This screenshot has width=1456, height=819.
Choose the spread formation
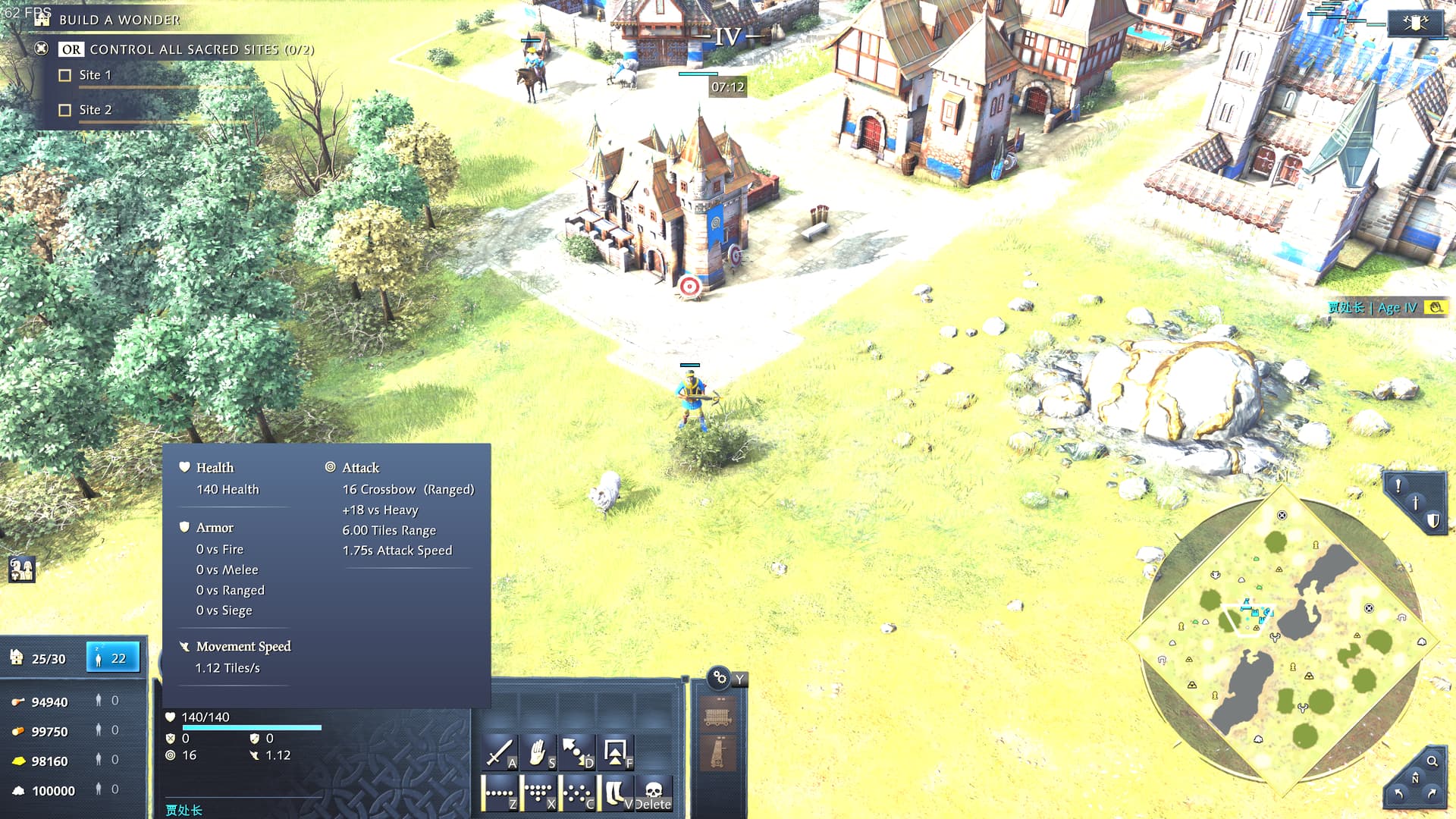[x=576, y=793]
